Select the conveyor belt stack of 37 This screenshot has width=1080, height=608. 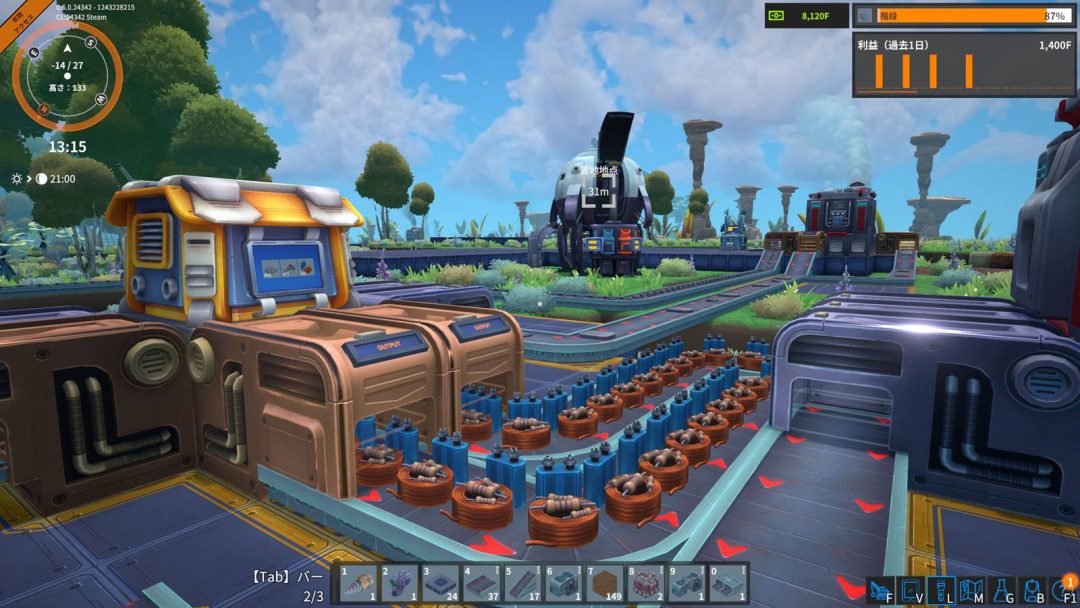click(481, 584)
